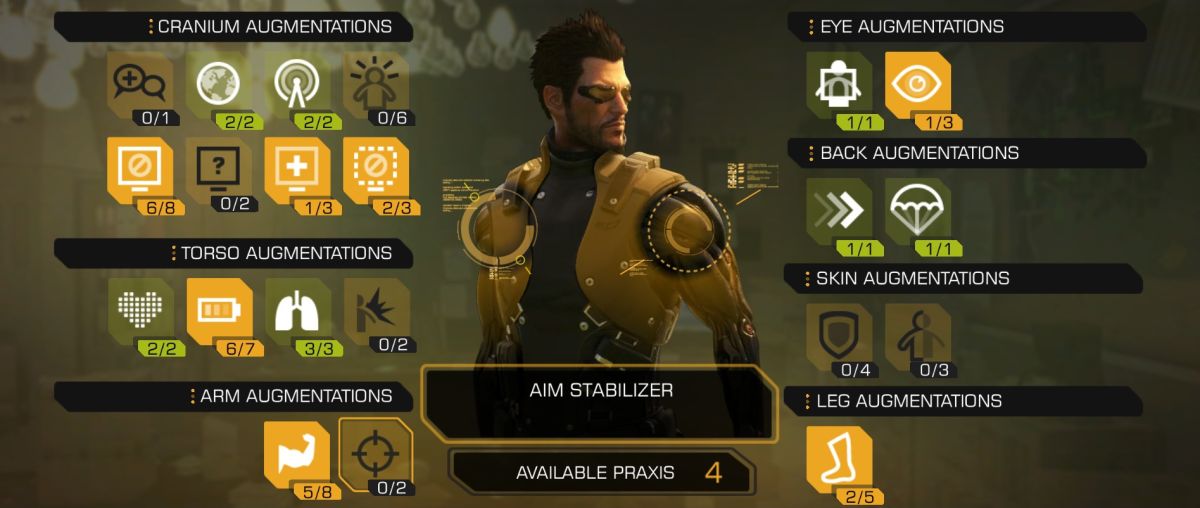The image size is (1200, 508).
Task: Upgrade the battery energy augmentation
Action: pos(218,311)
